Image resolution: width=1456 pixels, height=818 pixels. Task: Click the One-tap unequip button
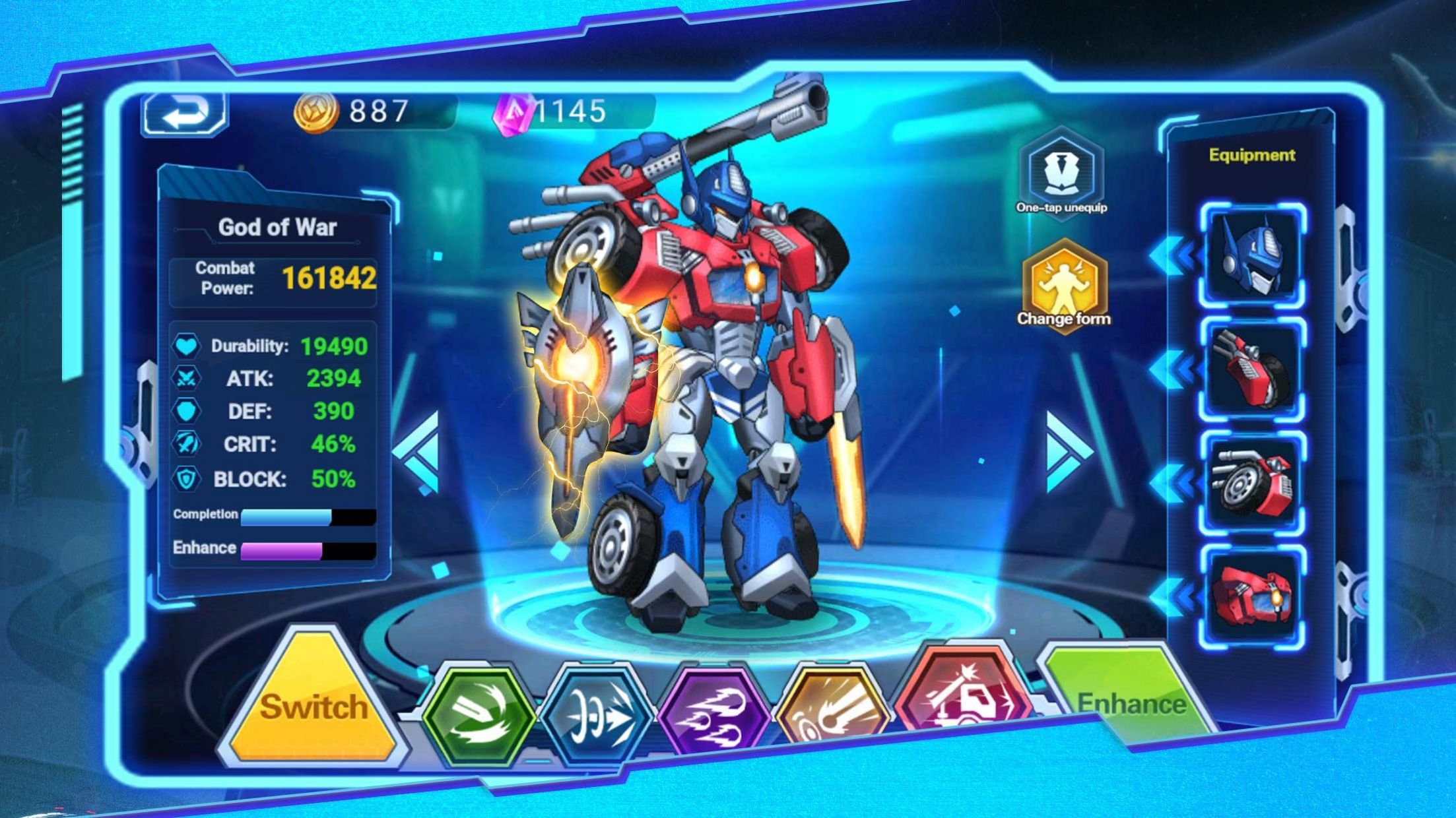click(1061, 174)
